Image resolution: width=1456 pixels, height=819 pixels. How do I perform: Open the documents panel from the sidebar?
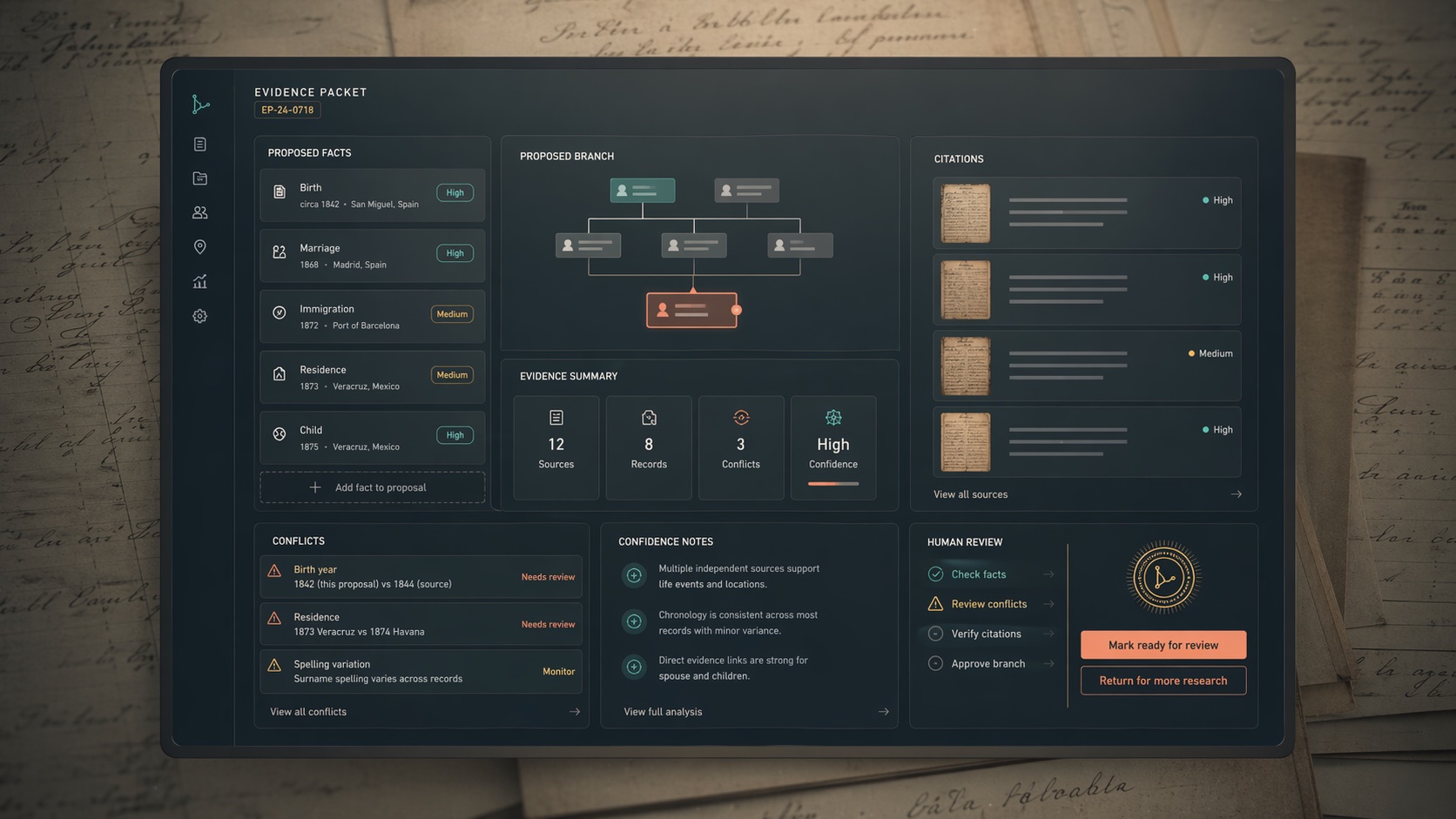(x=199, y=144)
